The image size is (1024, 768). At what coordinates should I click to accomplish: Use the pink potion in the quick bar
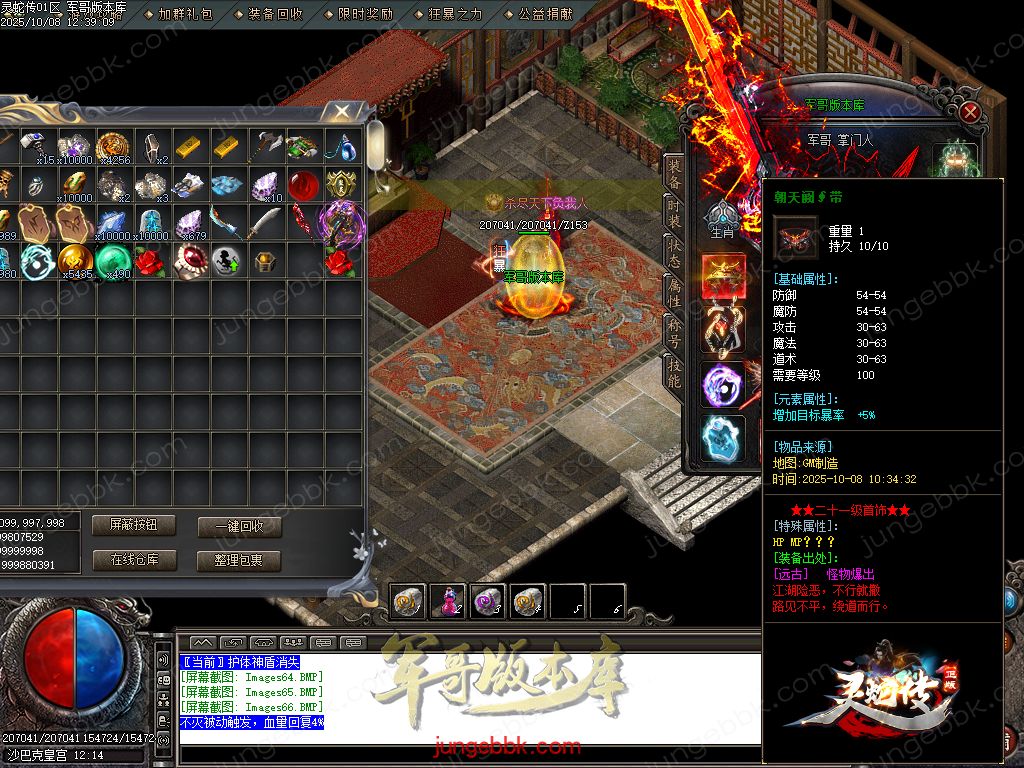(448, 601)
